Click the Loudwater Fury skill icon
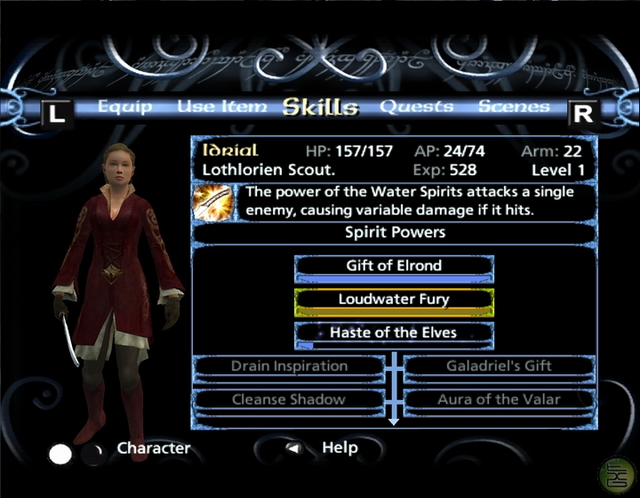This screenshot has width=640, height=498. tap(213, 202)
